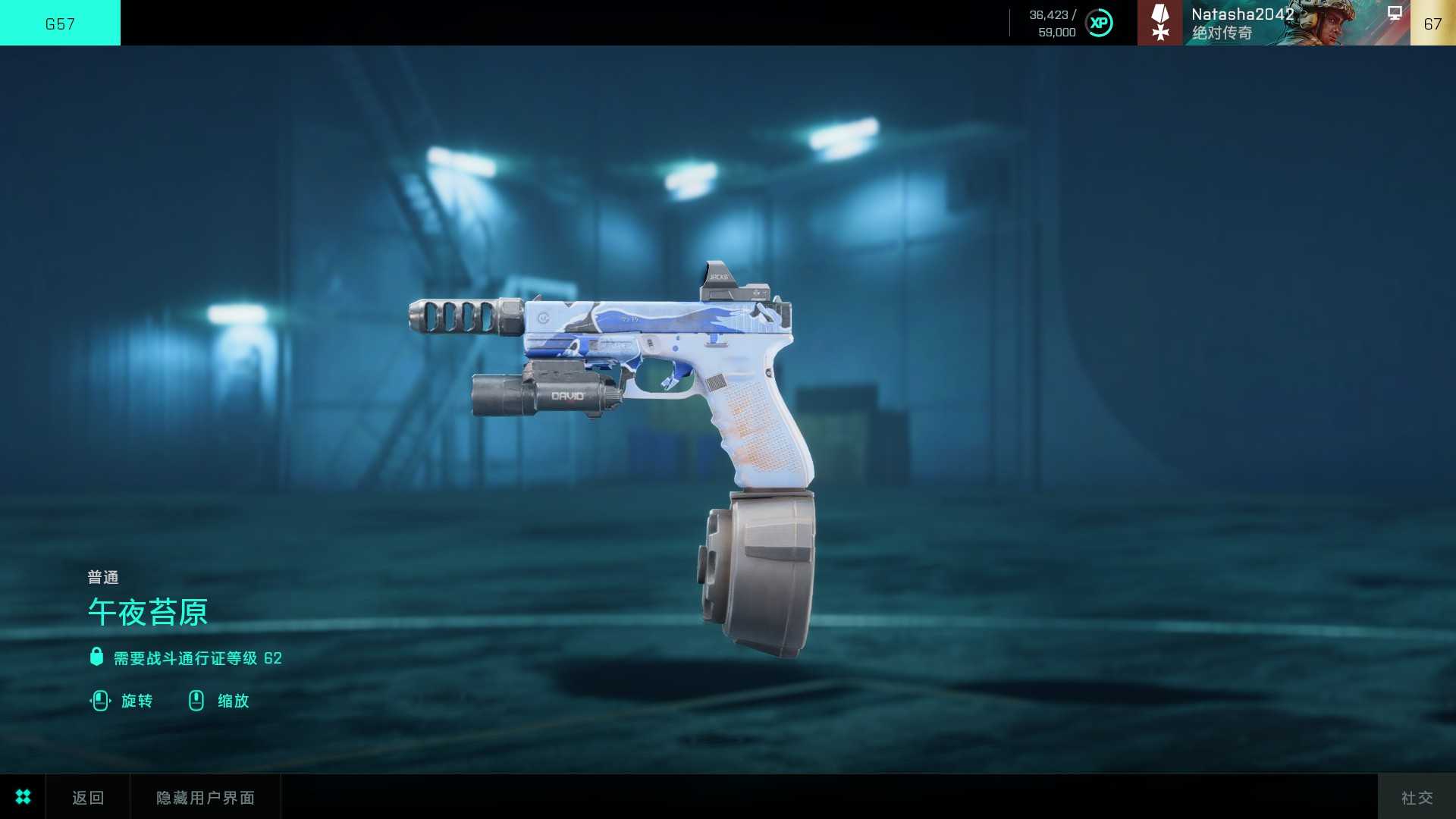
Task: Click the 返回 back button
Action: (88, 797)
